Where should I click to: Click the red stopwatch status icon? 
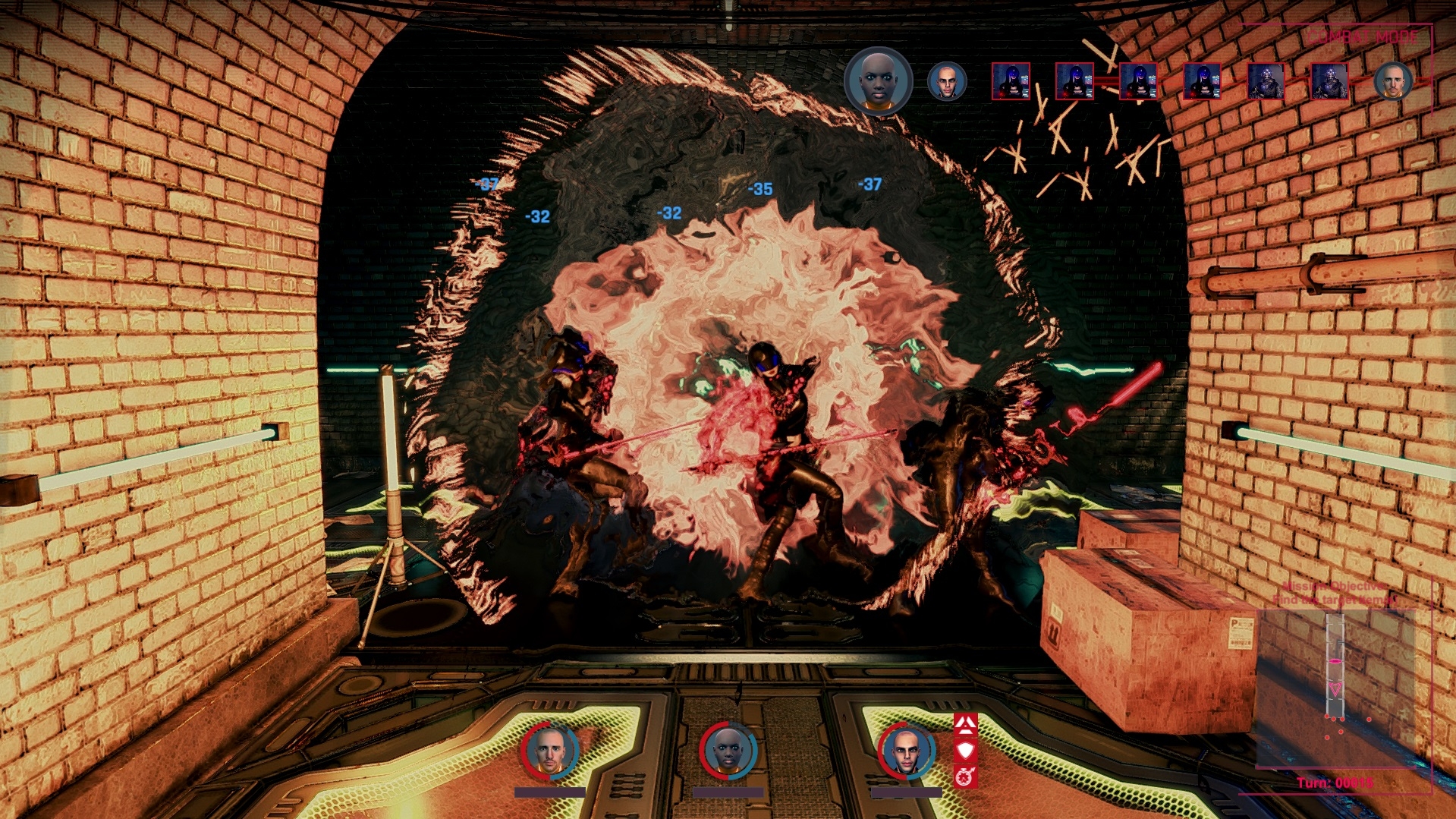coord(965,776)
